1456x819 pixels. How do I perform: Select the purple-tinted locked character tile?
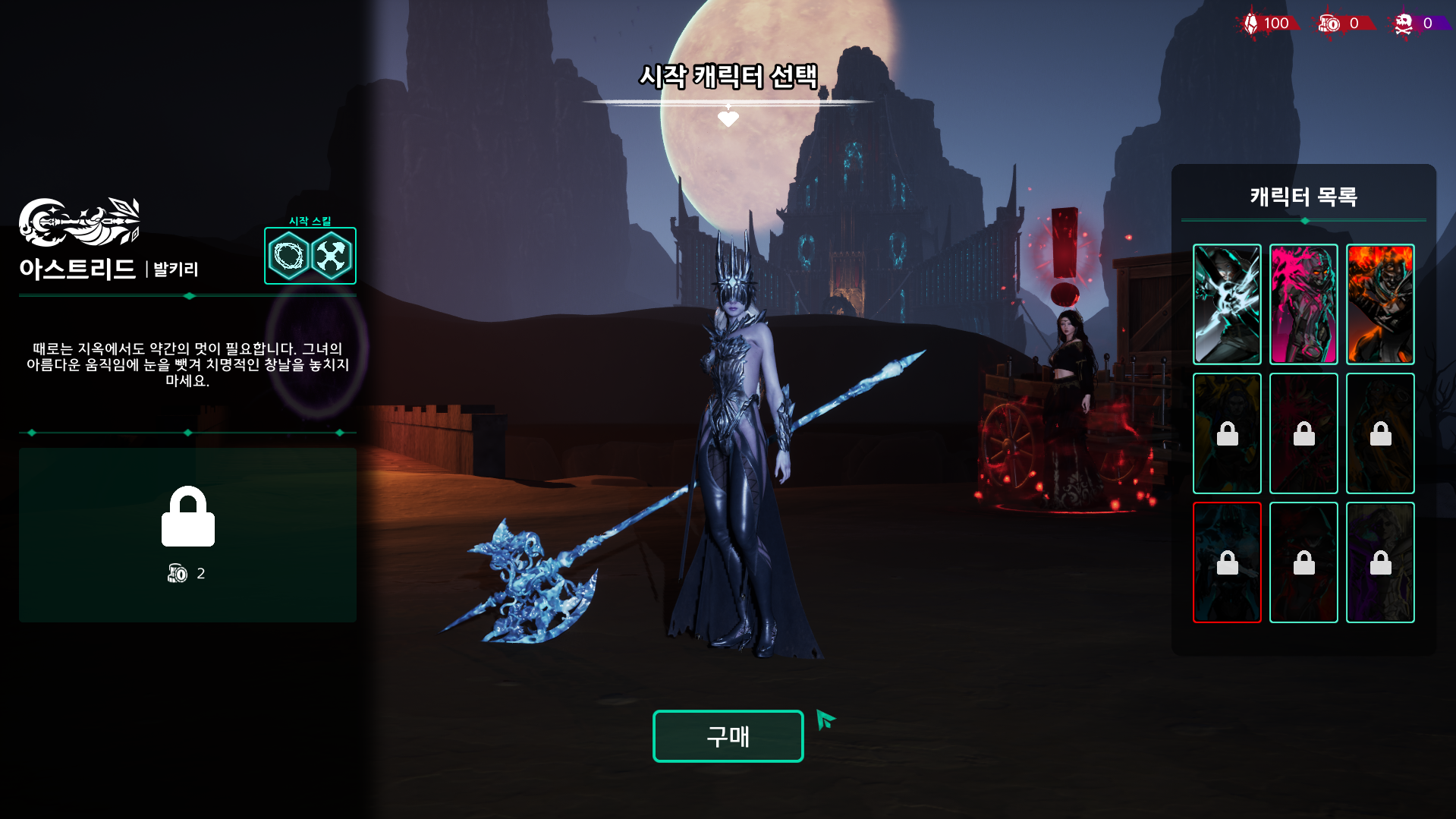click(1380, 562)
